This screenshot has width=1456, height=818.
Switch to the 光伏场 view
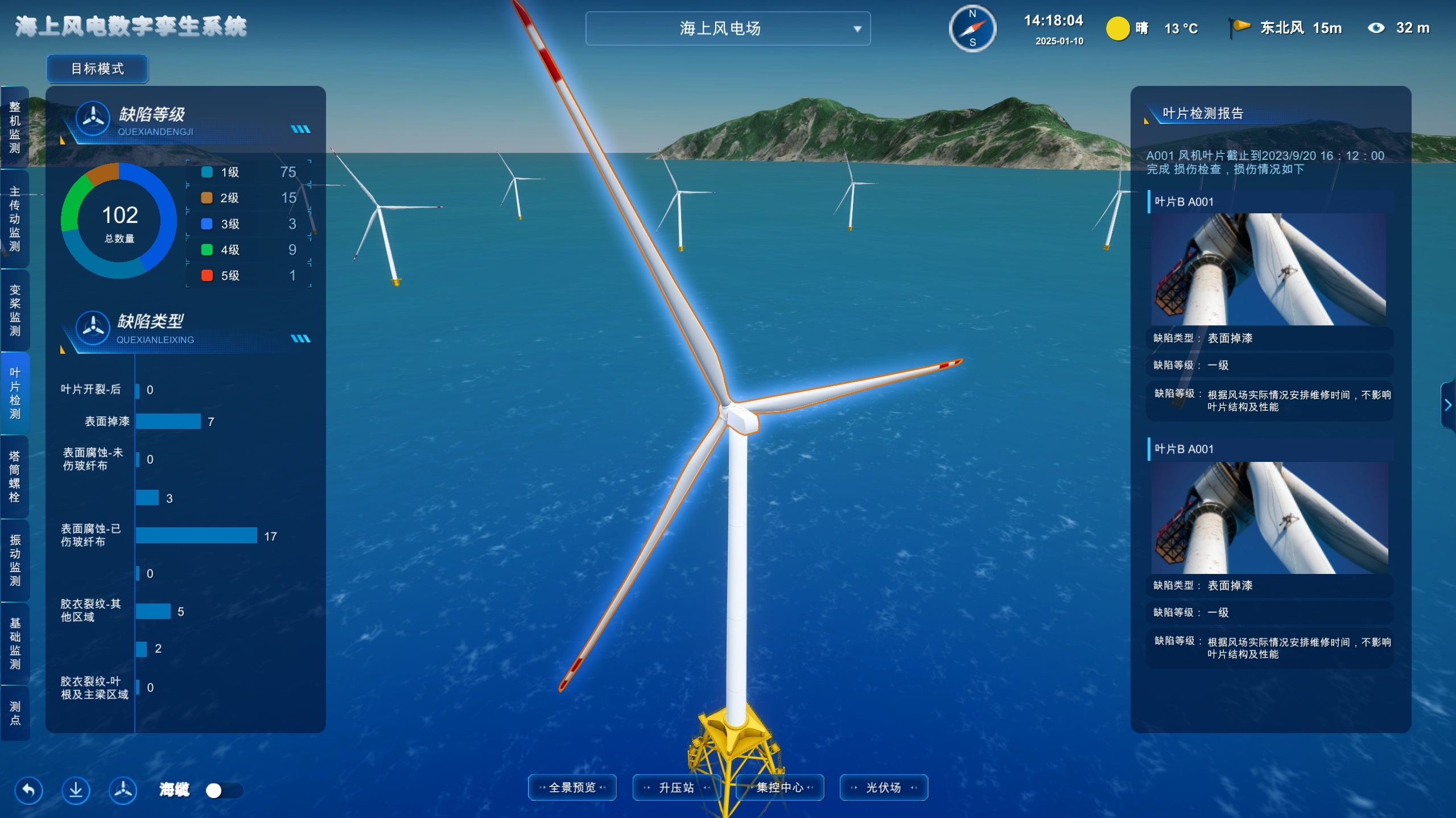[x=884, y=788]
